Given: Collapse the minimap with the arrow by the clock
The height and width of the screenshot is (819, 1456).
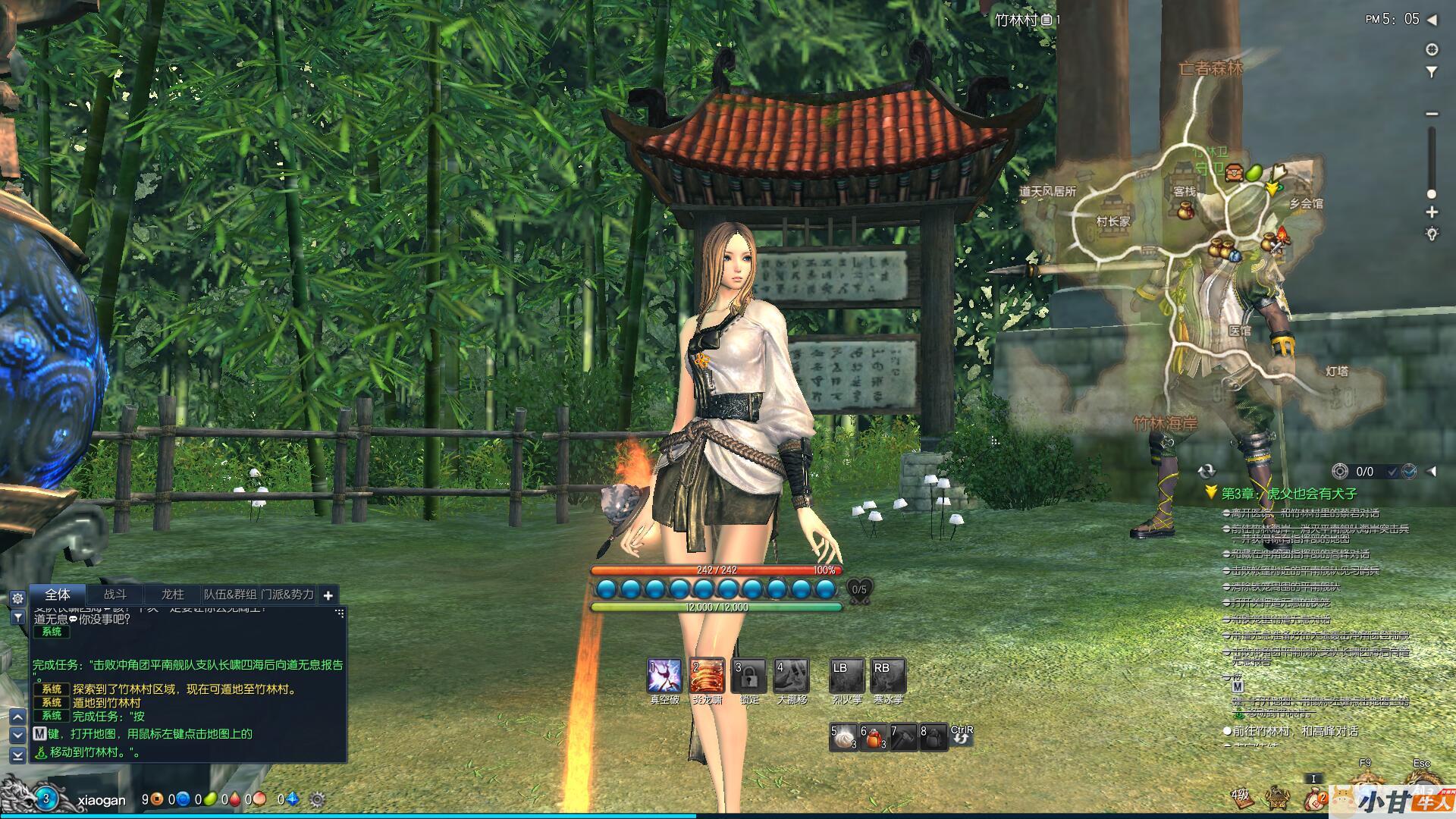Looking at the screenshot, I should point(1432,20).
